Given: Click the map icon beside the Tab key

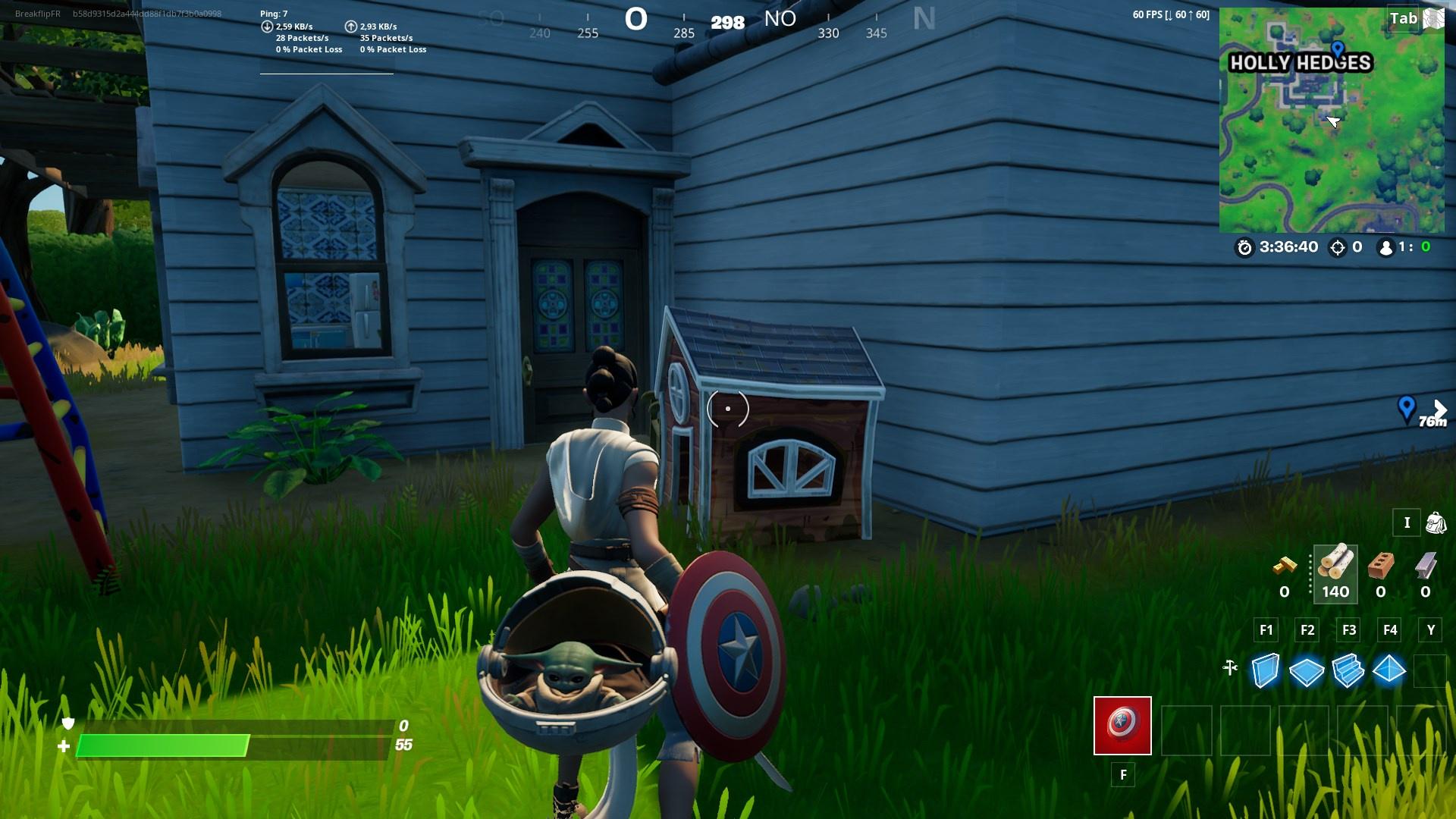Looking at the screenshot, I should pyautogui.click(x=1432, y=19).
